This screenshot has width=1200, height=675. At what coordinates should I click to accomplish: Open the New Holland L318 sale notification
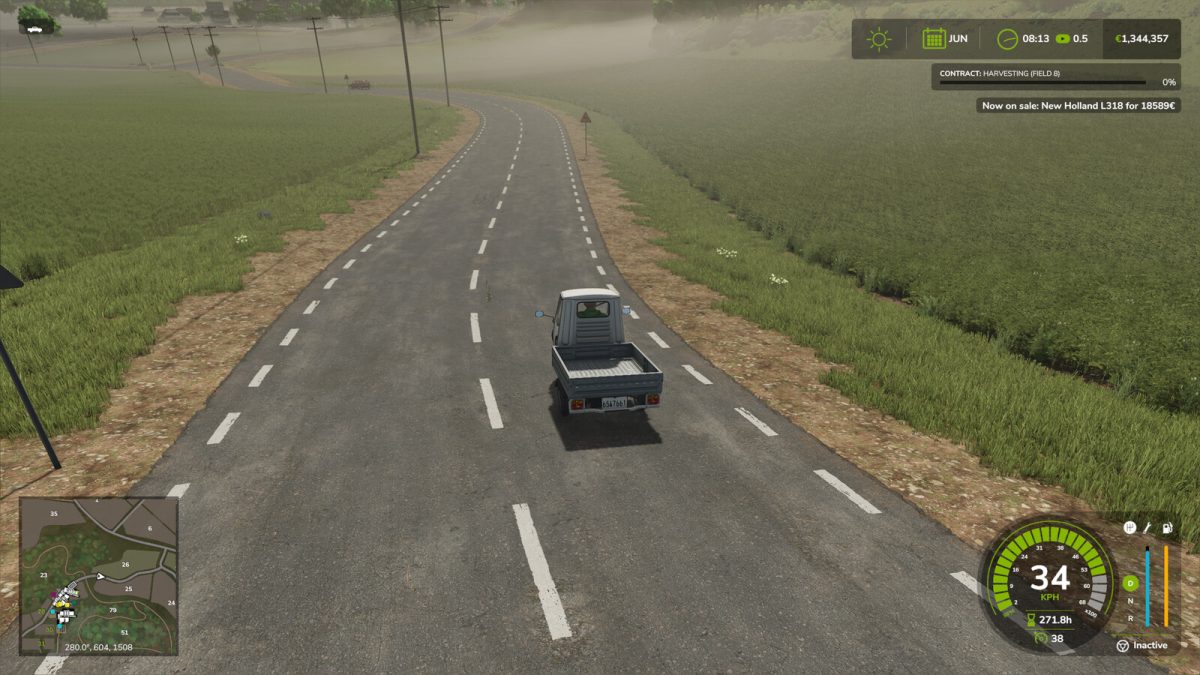pos(1078,105)
